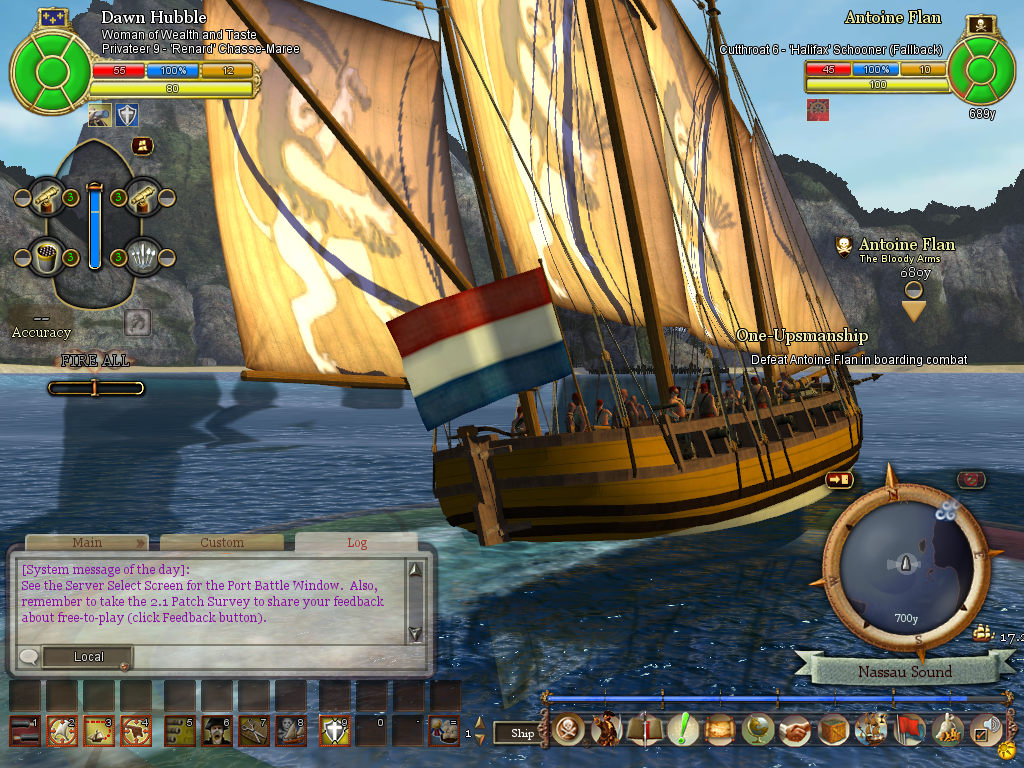Open the Ship hotbar selector

pyautogui.click(x=522, y=733)
